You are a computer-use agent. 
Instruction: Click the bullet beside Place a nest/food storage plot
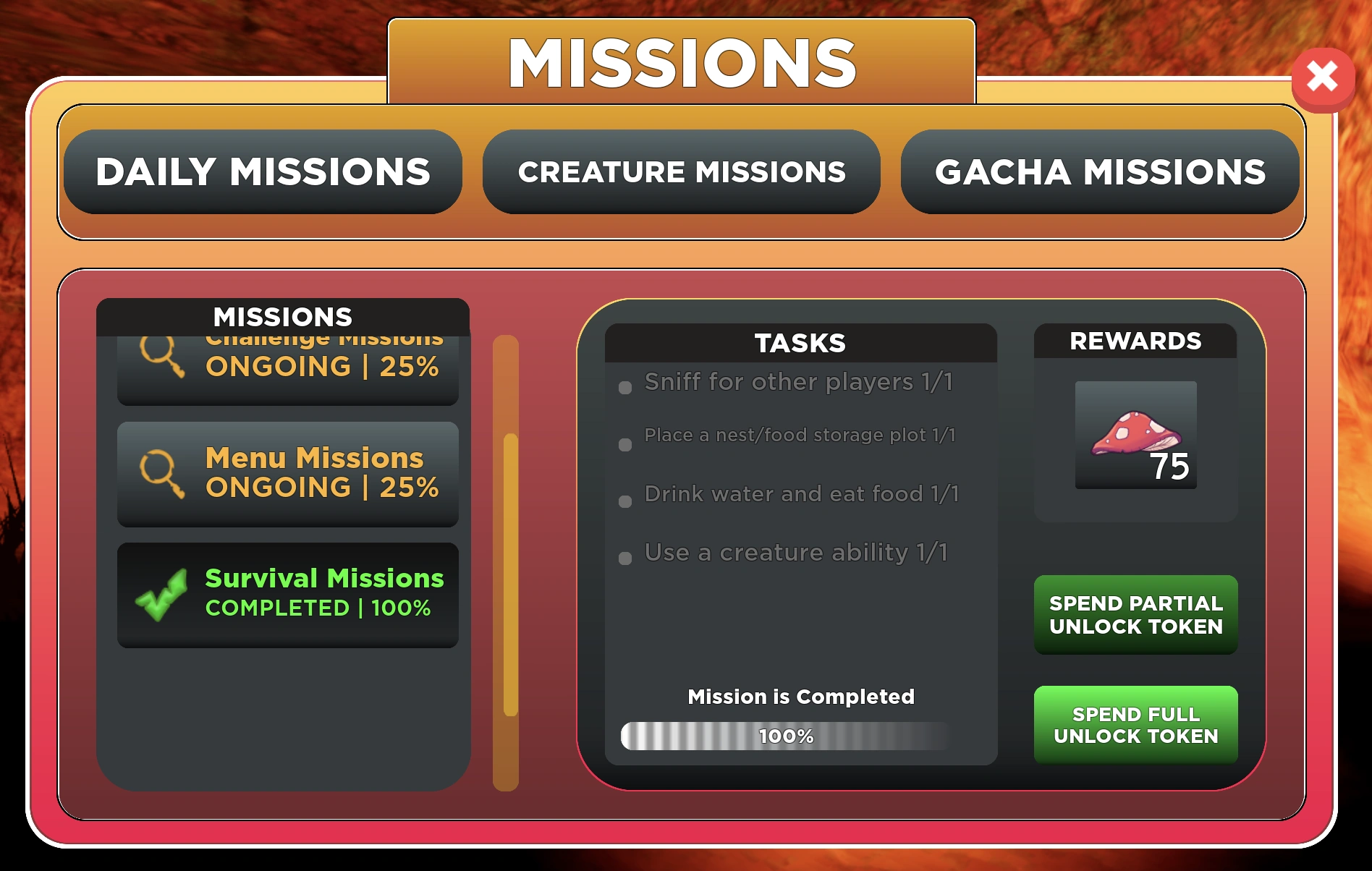(x=624, y=443)
